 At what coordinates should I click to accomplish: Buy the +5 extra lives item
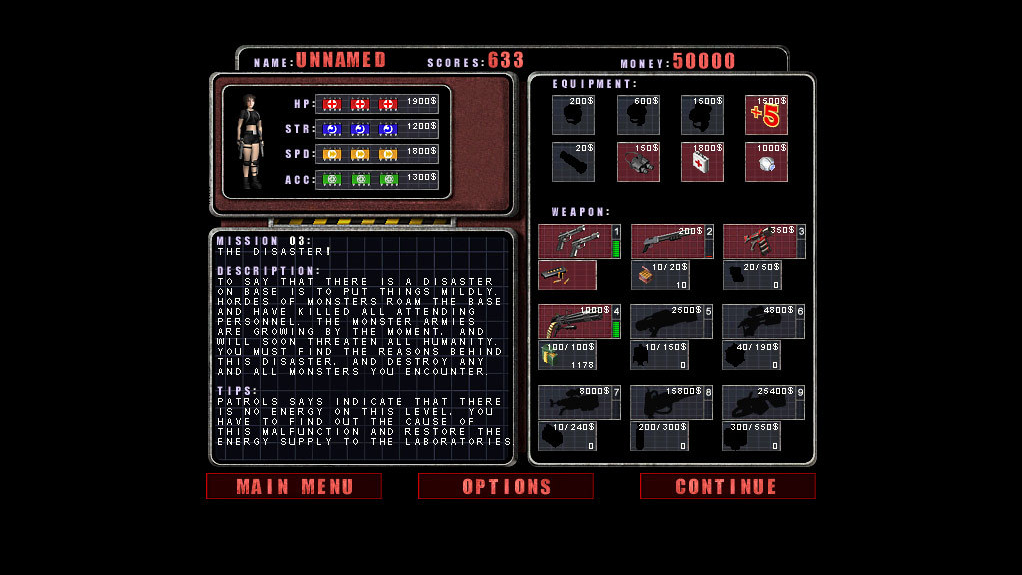766,116
